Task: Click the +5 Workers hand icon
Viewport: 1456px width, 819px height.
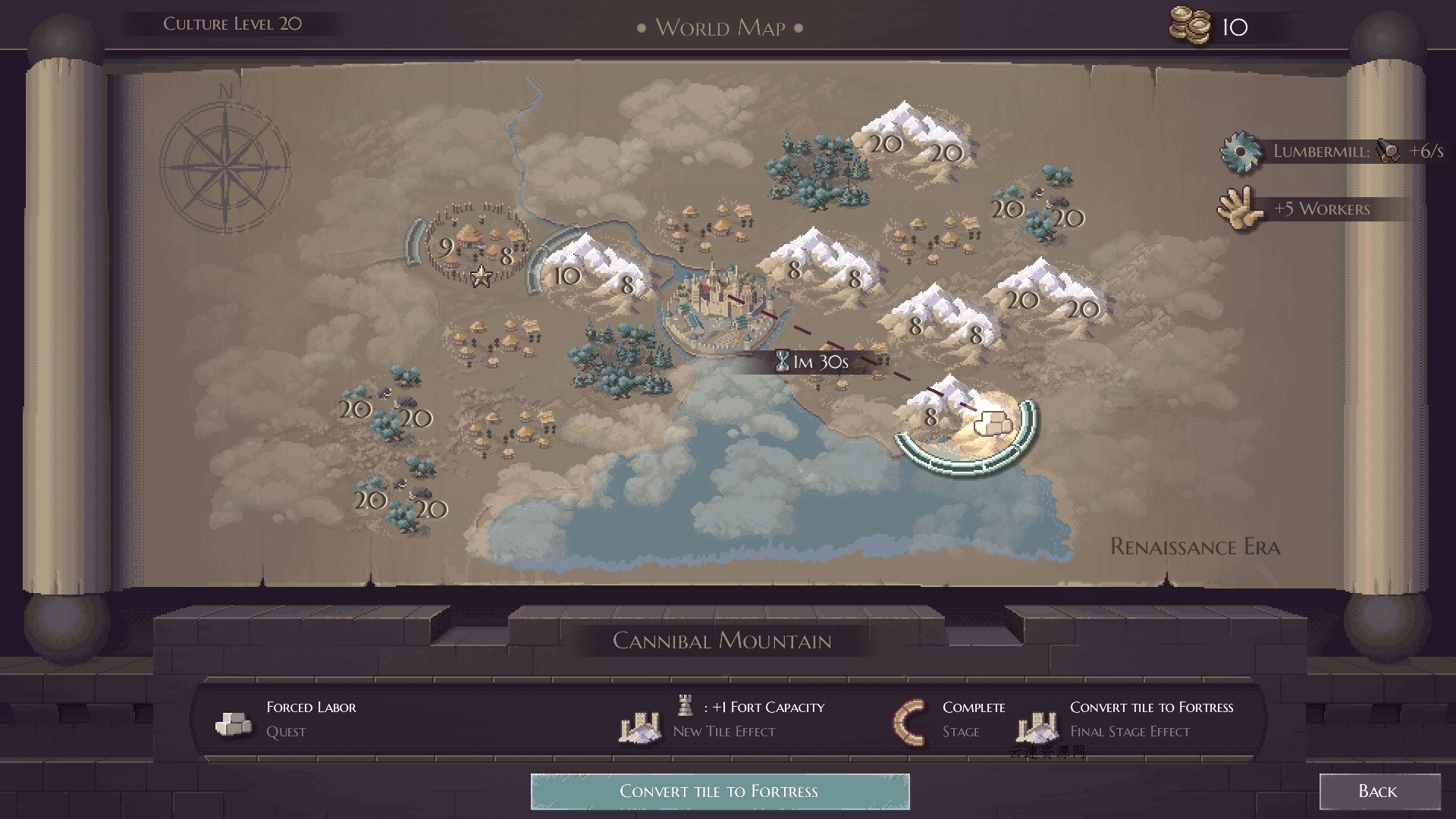Action: click(x=1239, y=207)
